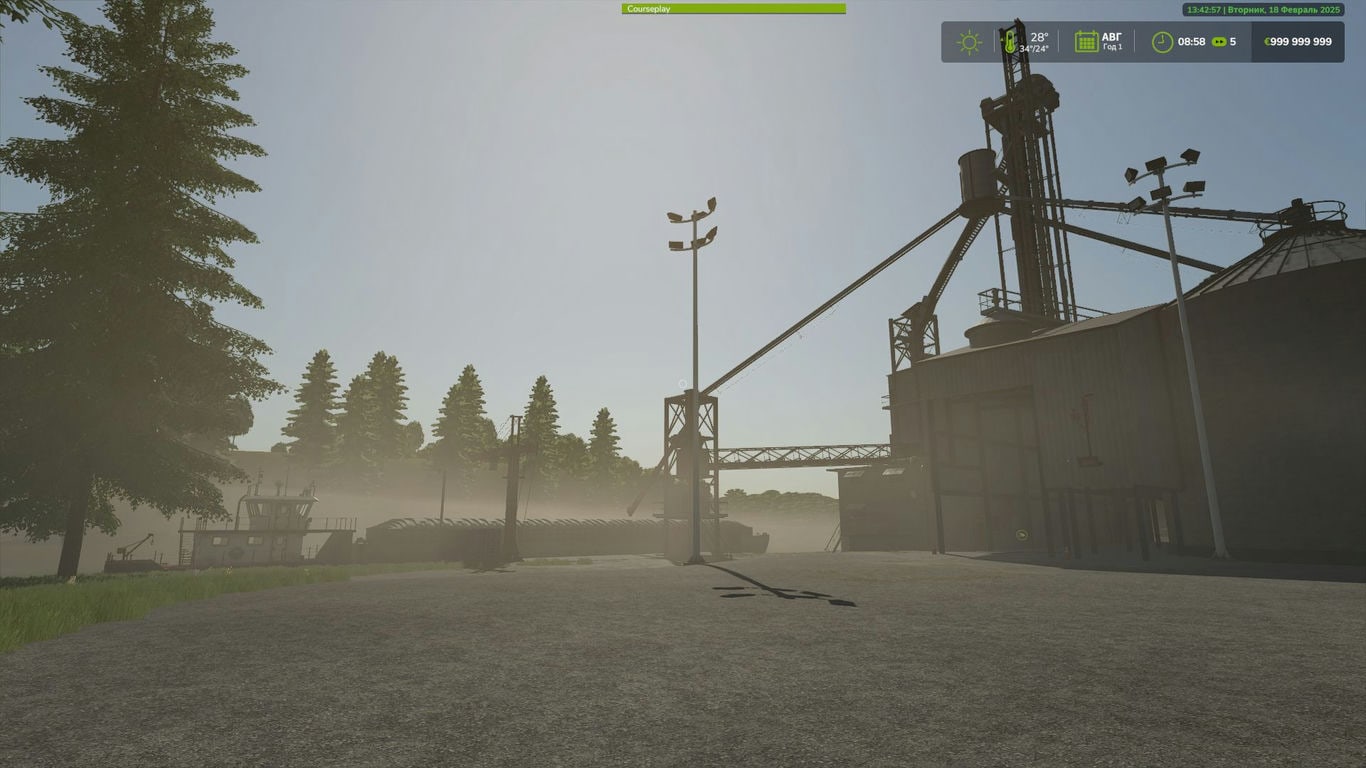The height and width of the screenshot is (768, 1366).
Task: Open details under the 34°/24° forecast
Action: [1034, 48]
